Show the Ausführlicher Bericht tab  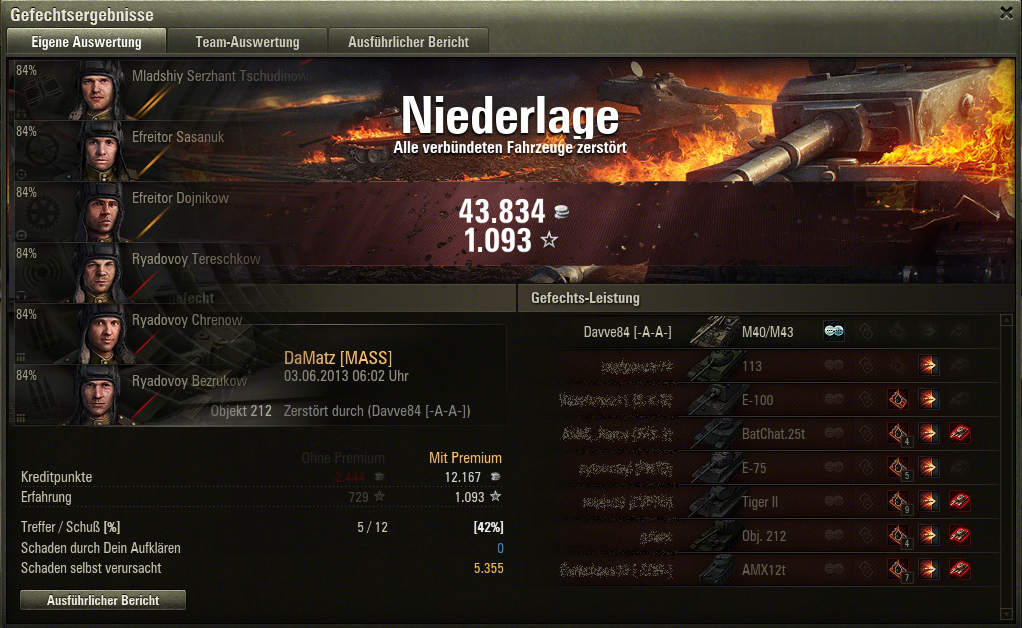410,42
